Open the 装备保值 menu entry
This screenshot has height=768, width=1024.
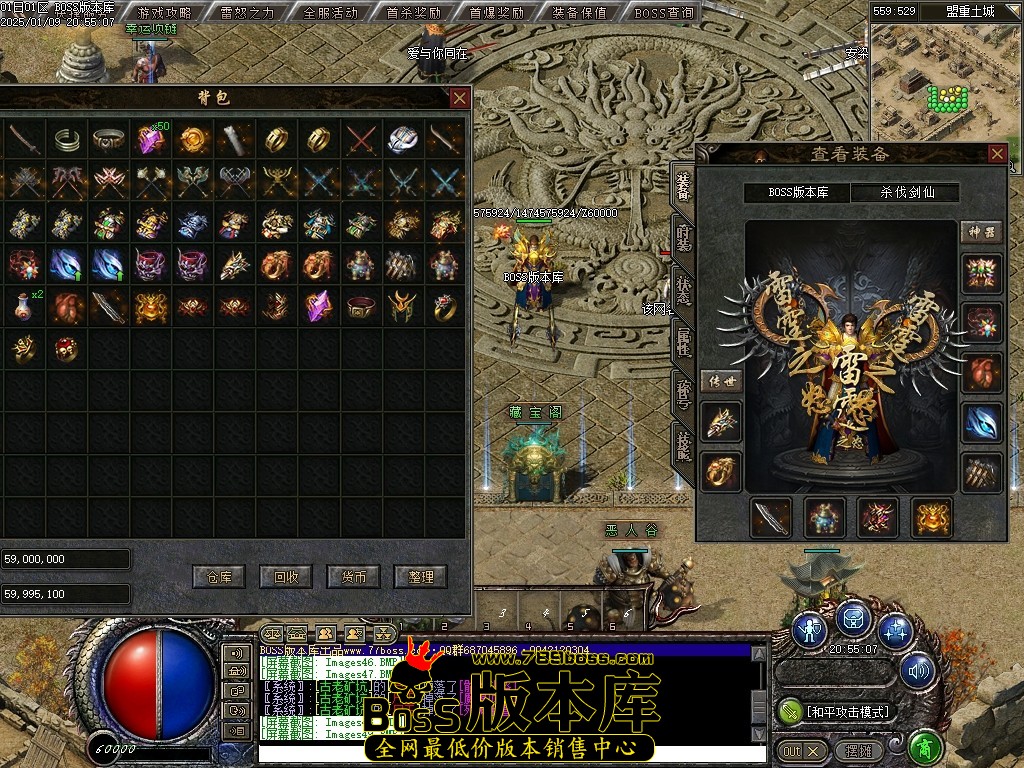pos(579,13)
